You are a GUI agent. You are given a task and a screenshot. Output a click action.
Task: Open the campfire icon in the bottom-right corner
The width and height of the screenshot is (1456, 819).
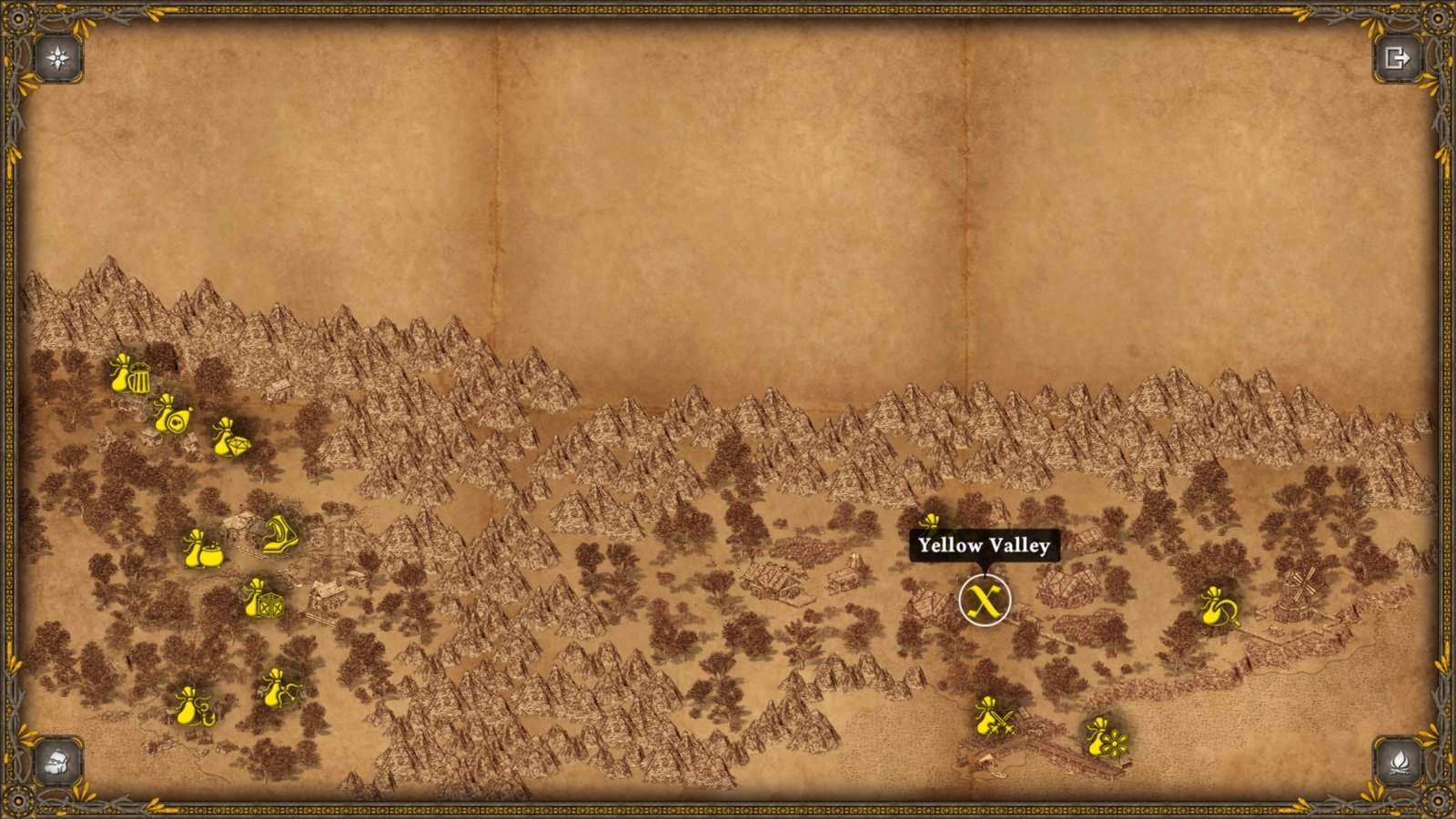[x=1399, y=763]
